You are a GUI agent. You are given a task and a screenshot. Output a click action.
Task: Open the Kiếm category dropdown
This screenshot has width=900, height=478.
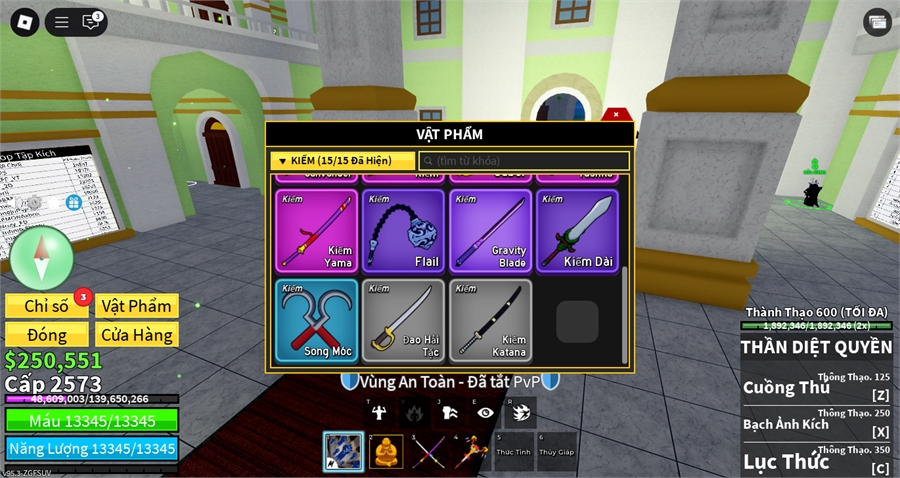click(x=343, y=160)
